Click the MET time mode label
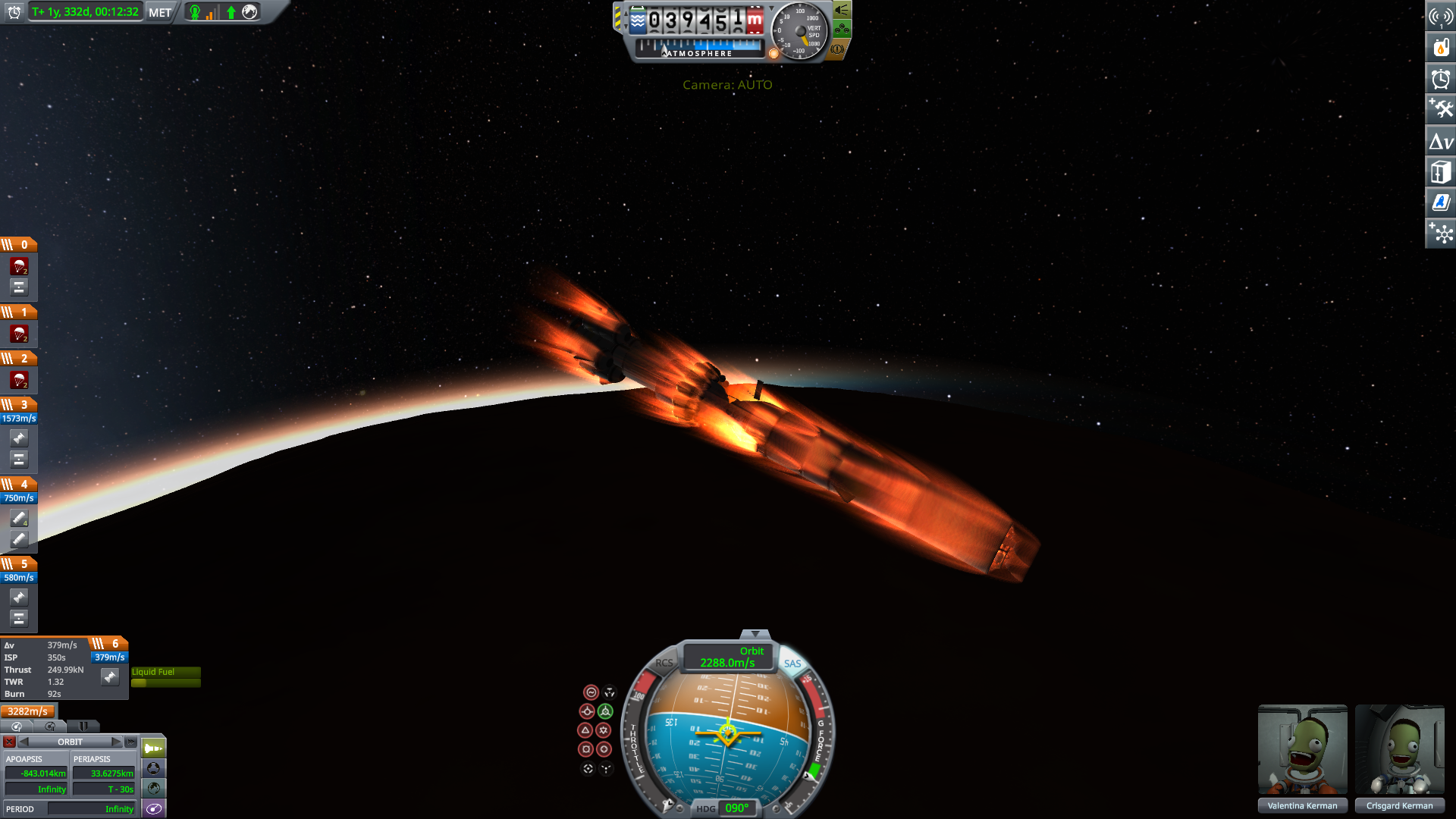The height and width of the screenshot is (819, 1456). 160,12
